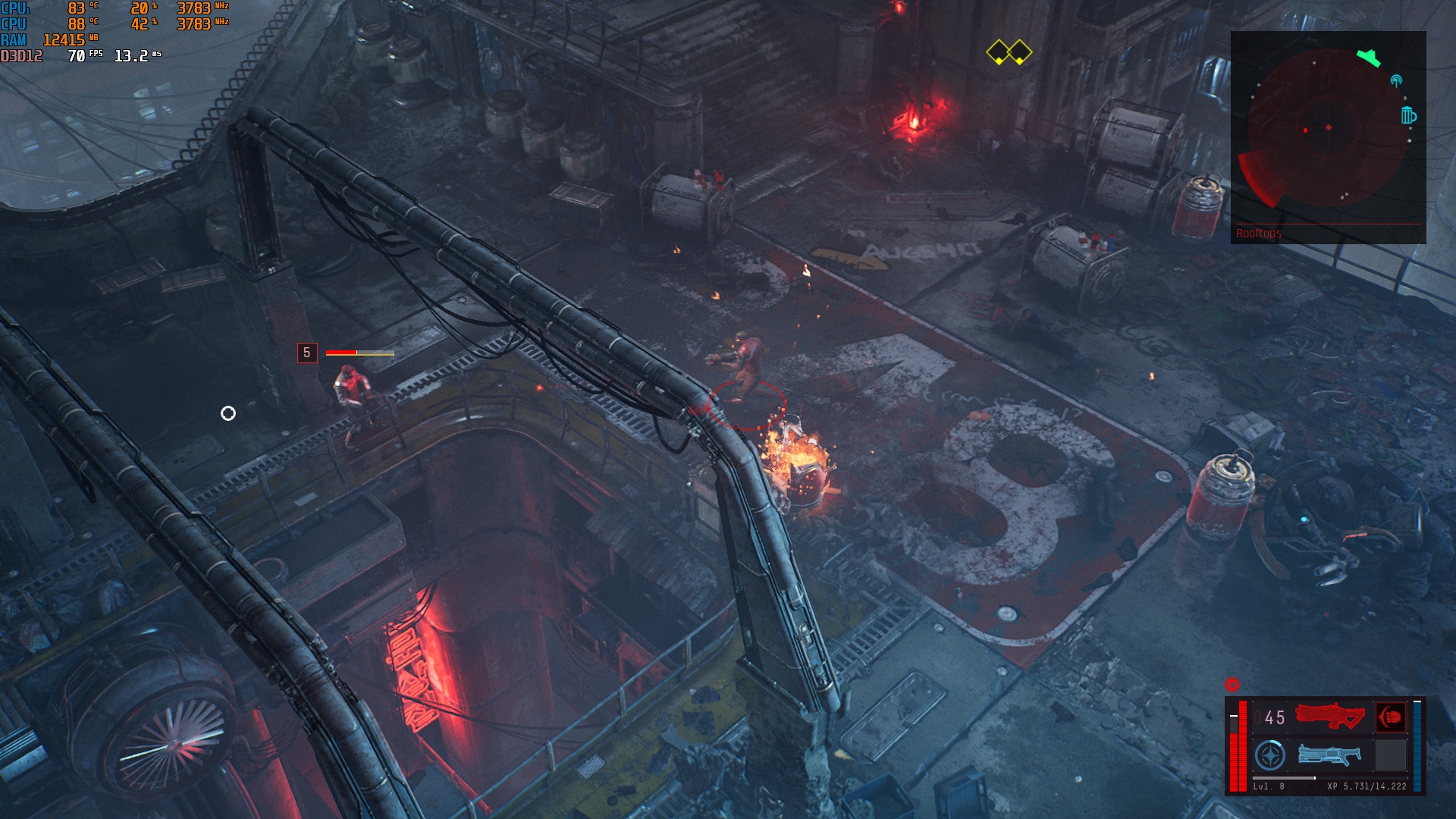This screenshot has width=1456, height=819.
Task: Use the blue circular tactical ability icon
Action: tap(1269, 755)
